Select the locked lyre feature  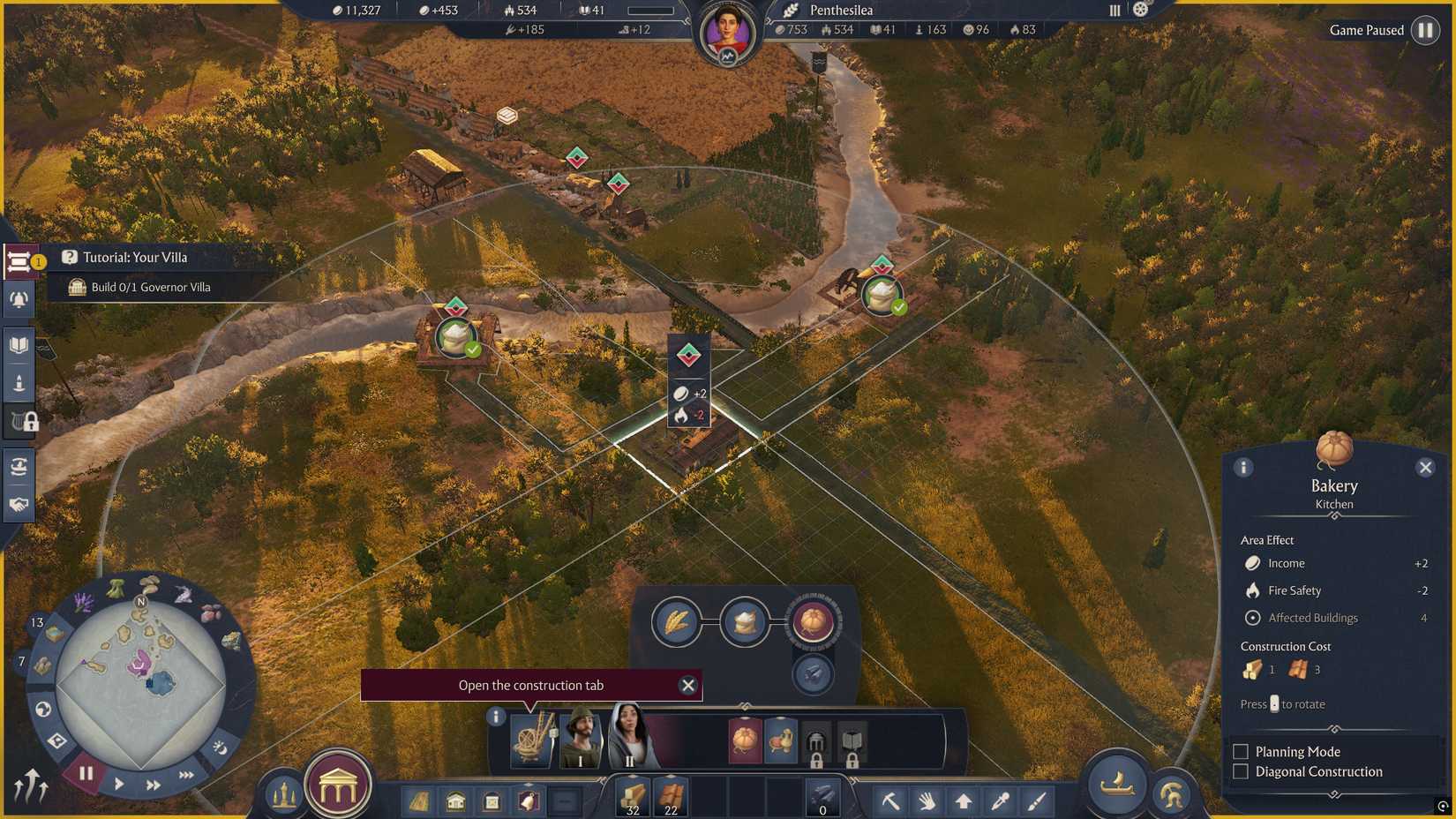(x=18, y=422)
